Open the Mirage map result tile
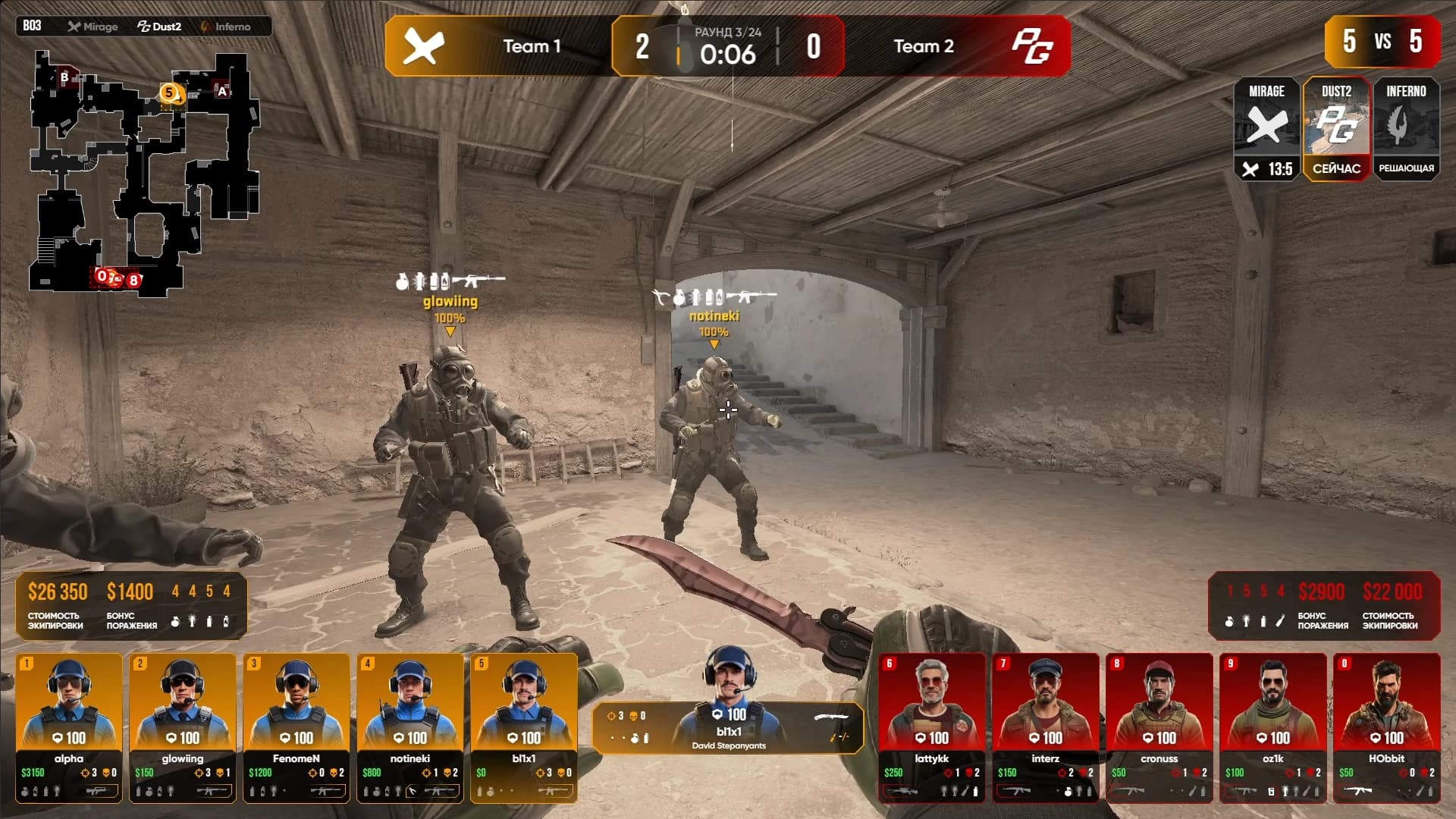This screenshot has height=819, width=1456. coord(1266,129)
